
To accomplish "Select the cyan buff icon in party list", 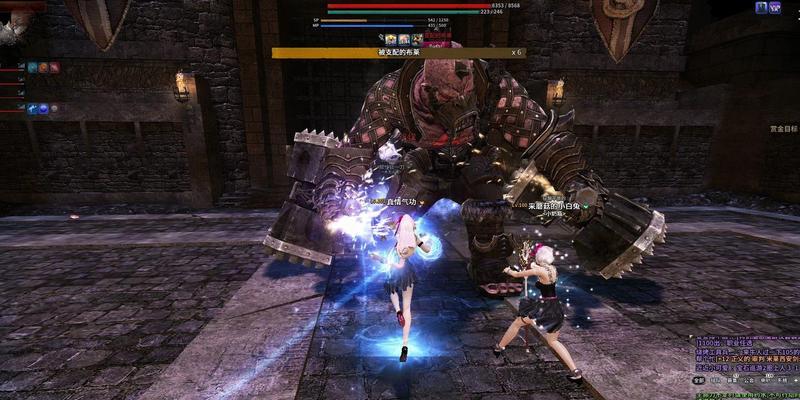I will tap(32, 67).
